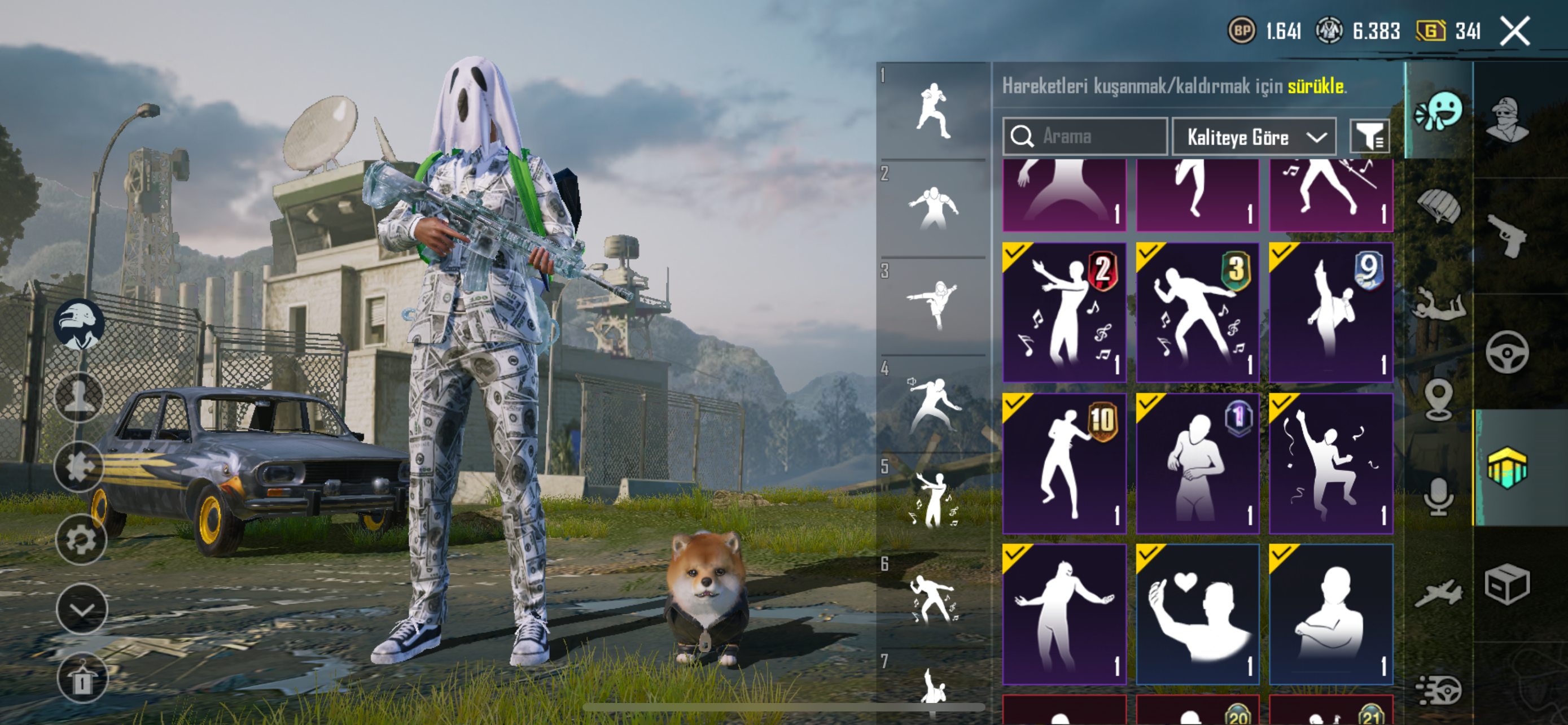Open the crate box category
The width and height of the screenshot is (1568, 725).
click(1506, 584)
